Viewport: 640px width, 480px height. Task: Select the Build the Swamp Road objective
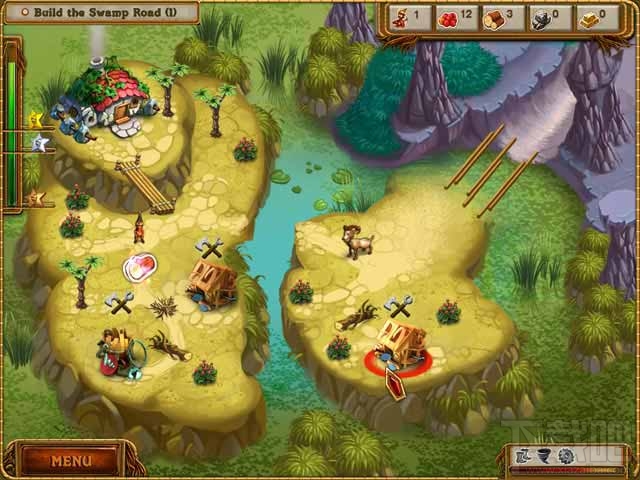(99, 12)
